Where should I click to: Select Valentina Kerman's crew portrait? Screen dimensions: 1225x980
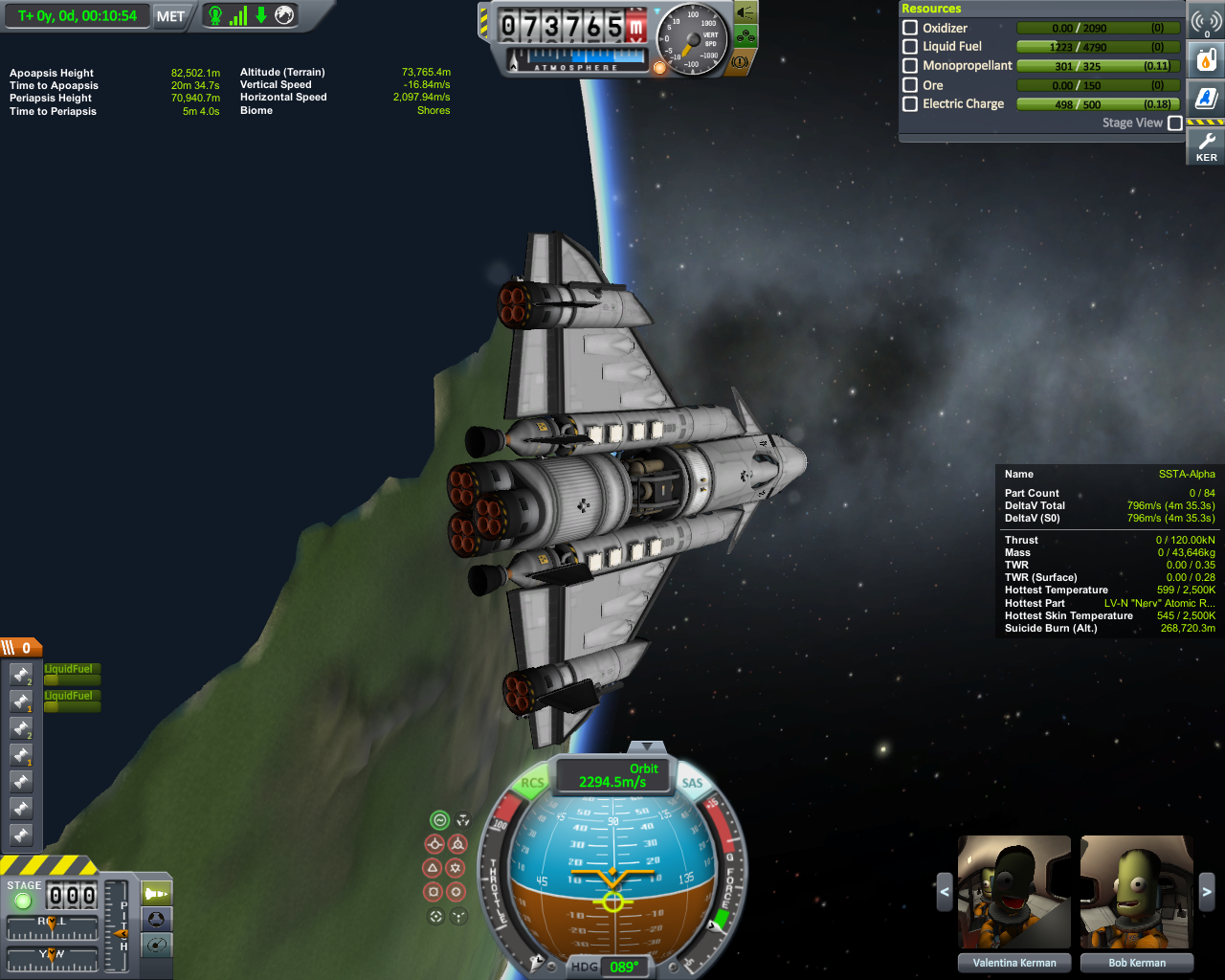1013,892
